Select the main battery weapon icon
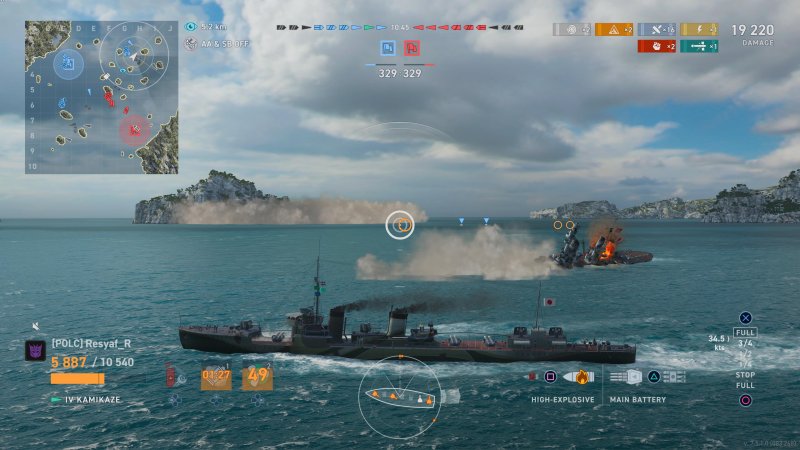This screenshot has width=800, height=450. coord(625,377)
